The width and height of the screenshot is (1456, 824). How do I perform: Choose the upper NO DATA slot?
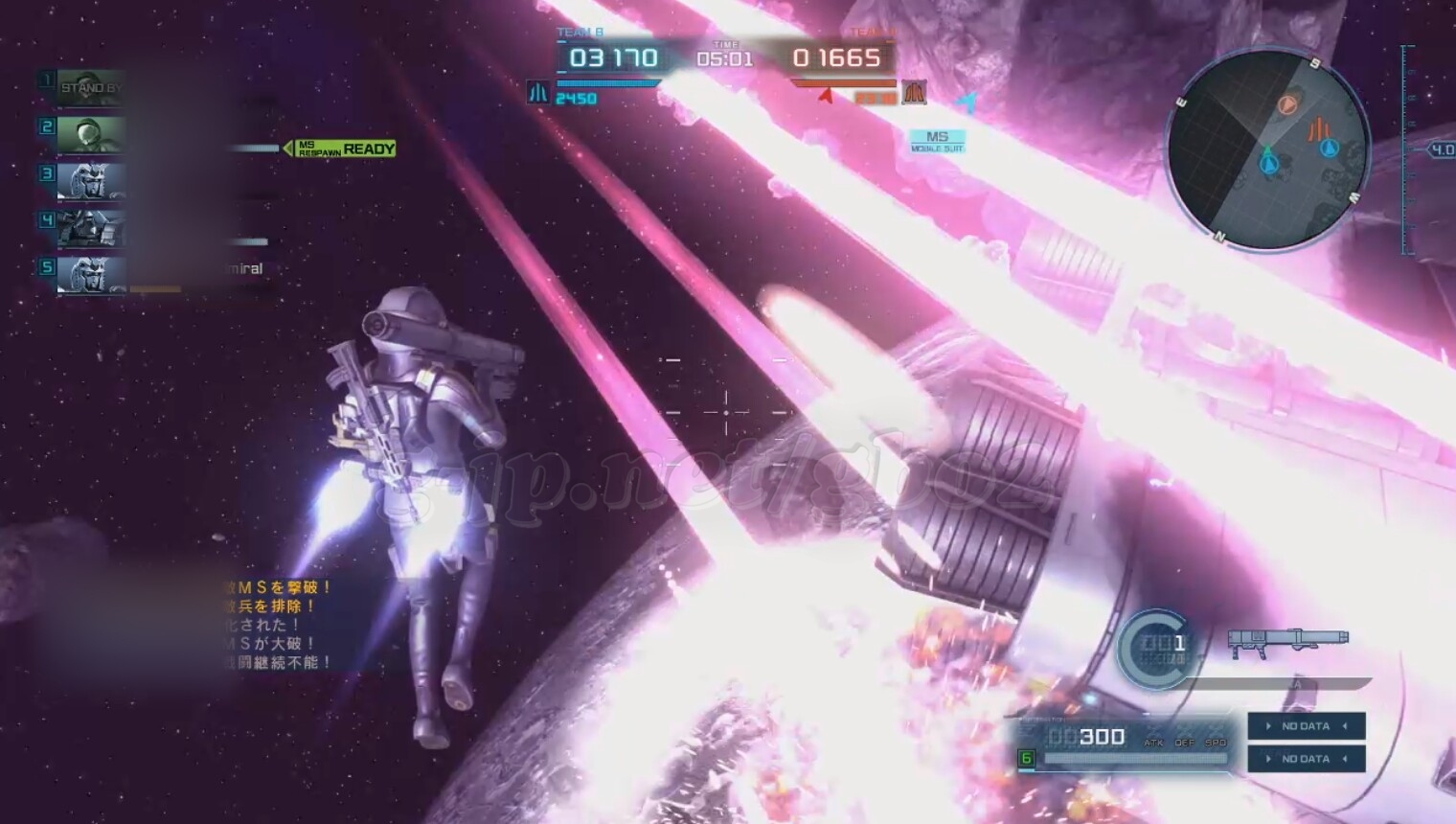point(1306,726)
